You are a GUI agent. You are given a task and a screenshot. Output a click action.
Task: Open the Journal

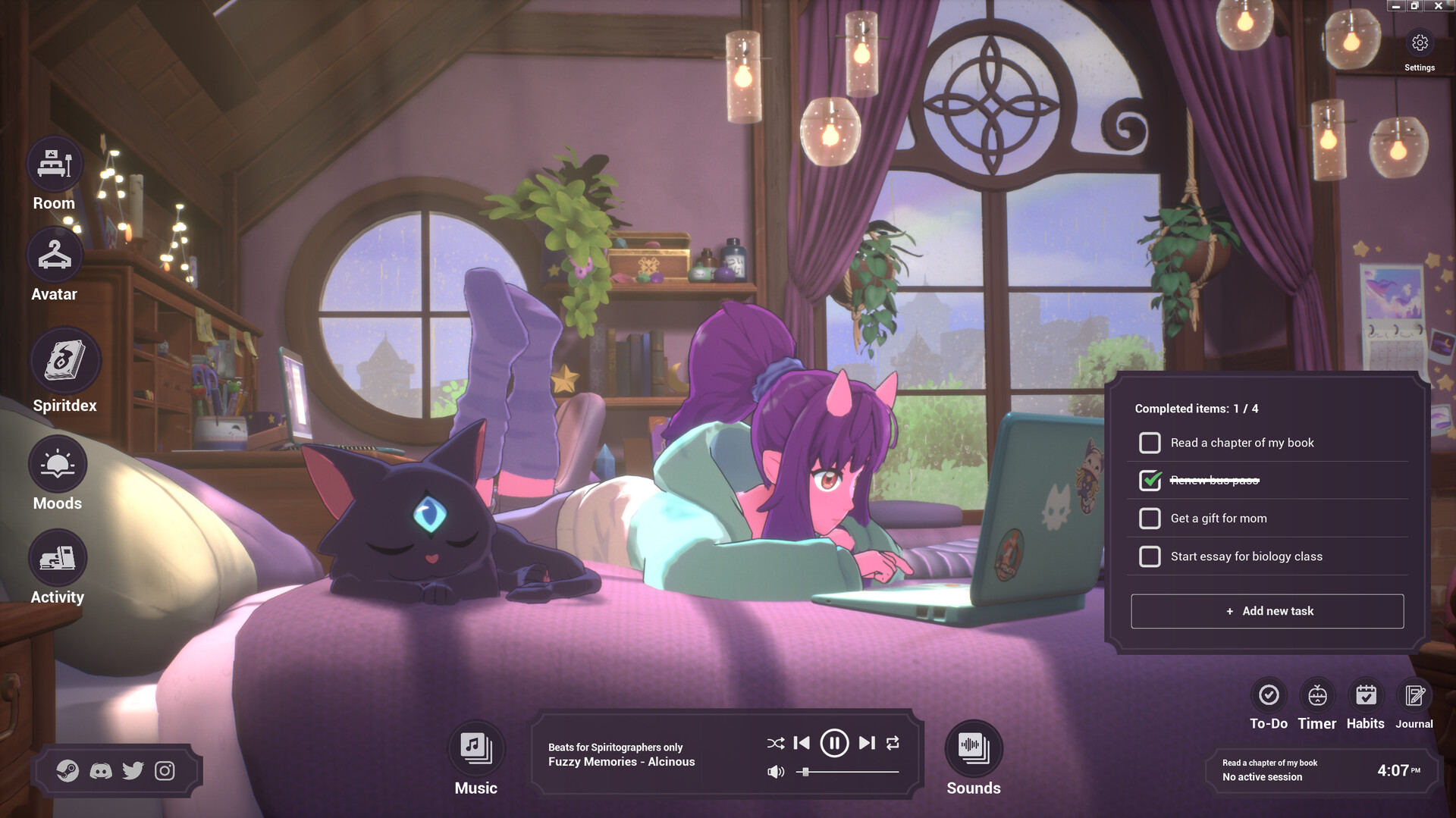(x=1414, y=694)
